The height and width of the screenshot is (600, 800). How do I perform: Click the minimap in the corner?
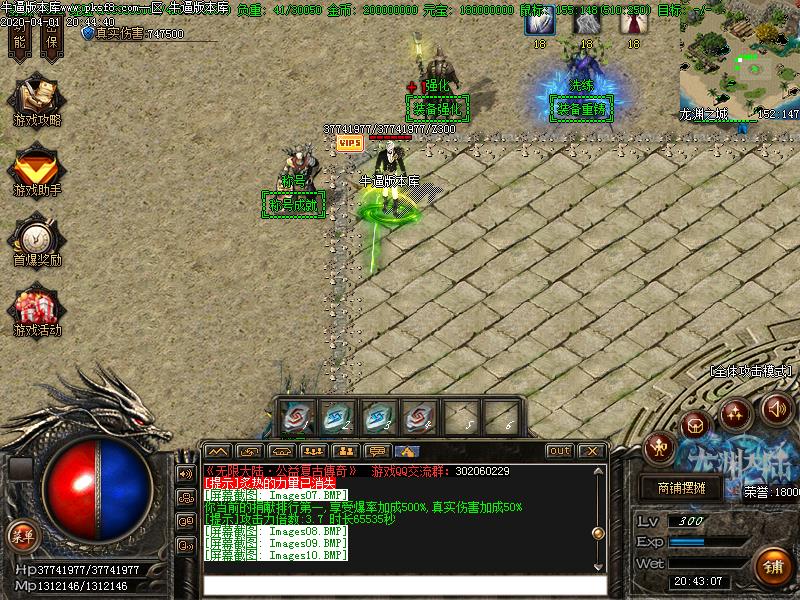click(739, 62)
